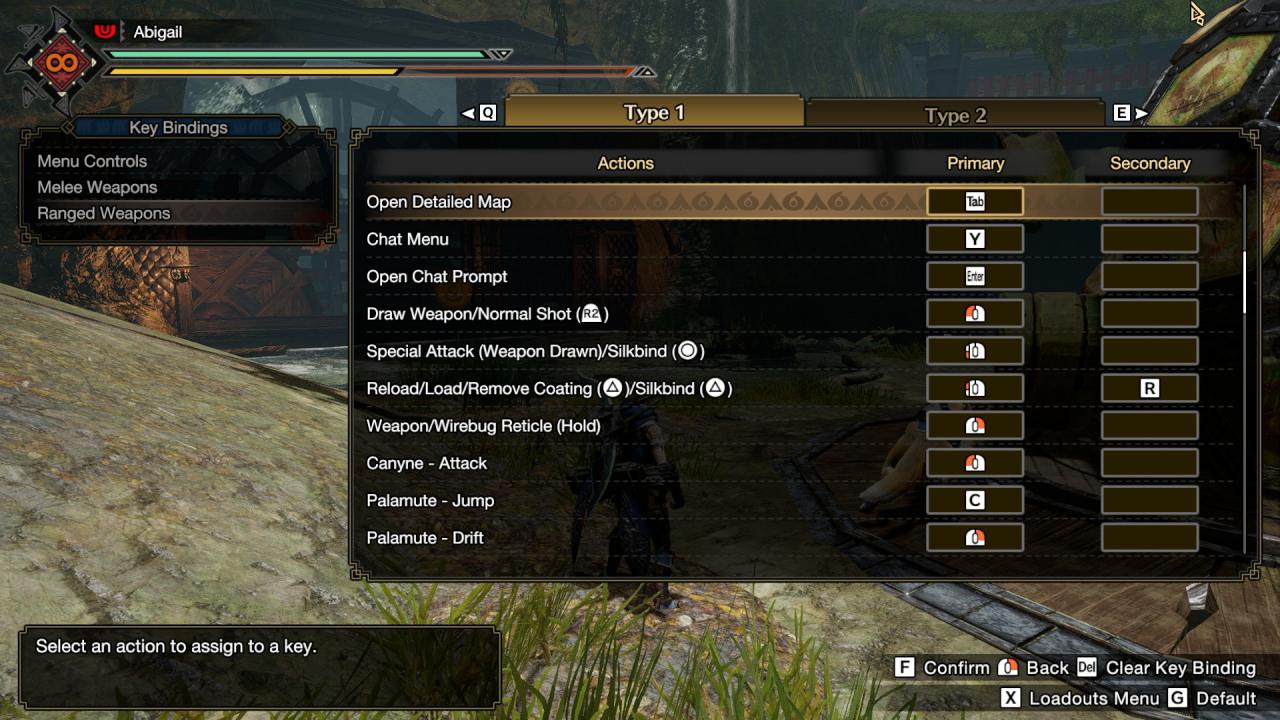Edit primary key for Chat Menu
The height and width of the screenshot is (720, 1280).
(975, 239)
